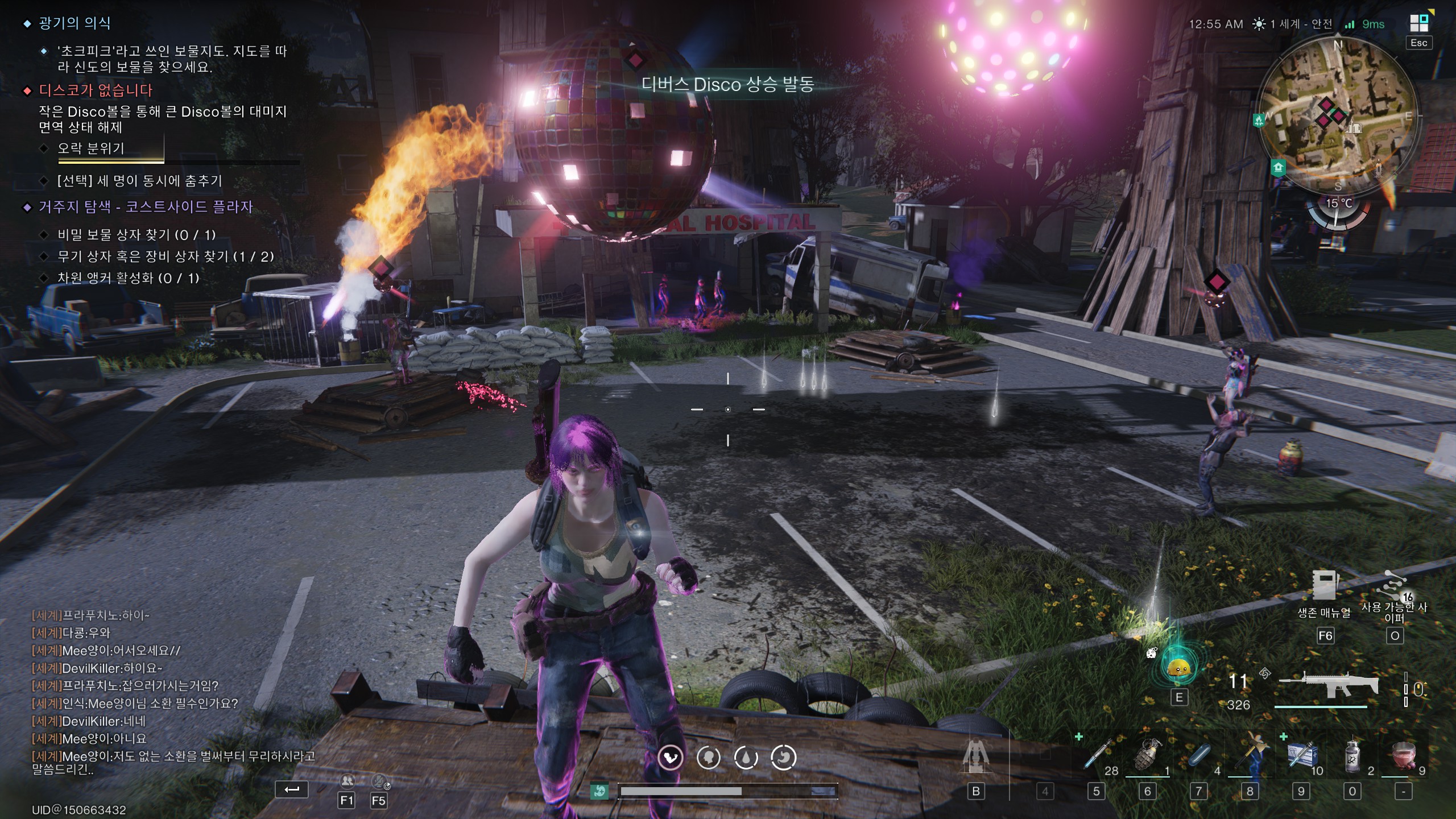
Task: Open the chat input enter button
Action: [291, 789]
